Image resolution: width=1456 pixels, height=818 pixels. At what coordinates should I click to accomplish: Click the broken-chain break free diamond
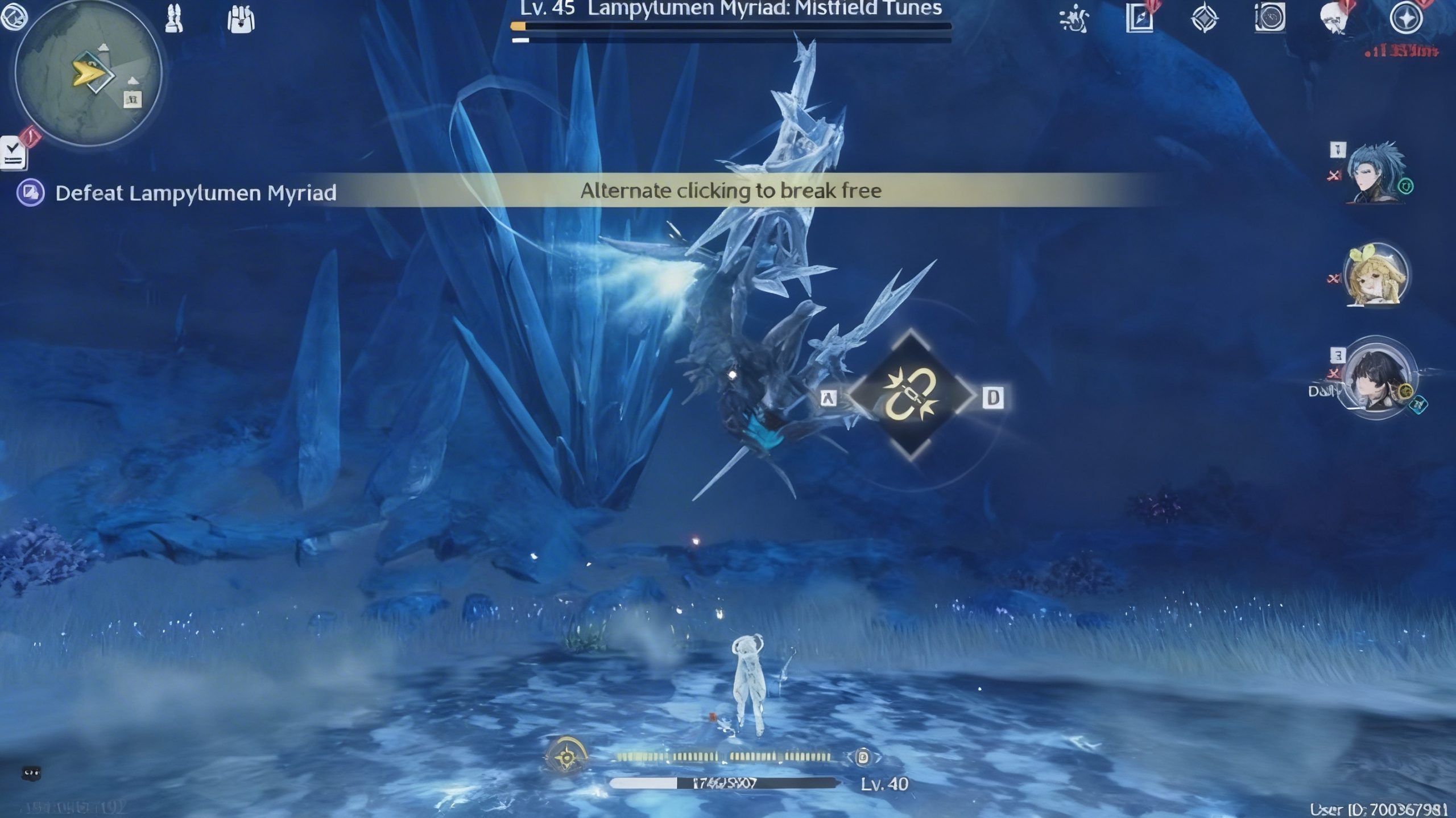click(x=911, y=395)
